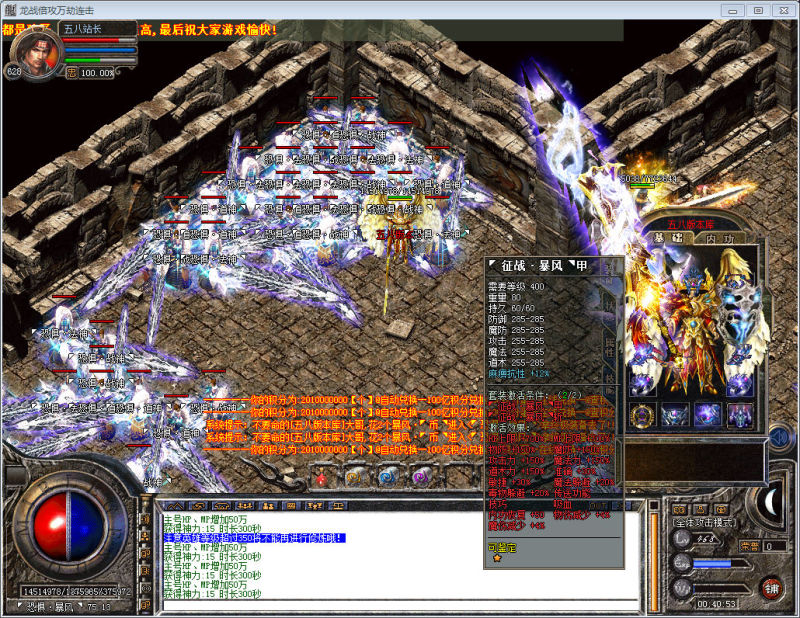Click the blue speaker sound button

pyautogui.click(x=776, y=438)
